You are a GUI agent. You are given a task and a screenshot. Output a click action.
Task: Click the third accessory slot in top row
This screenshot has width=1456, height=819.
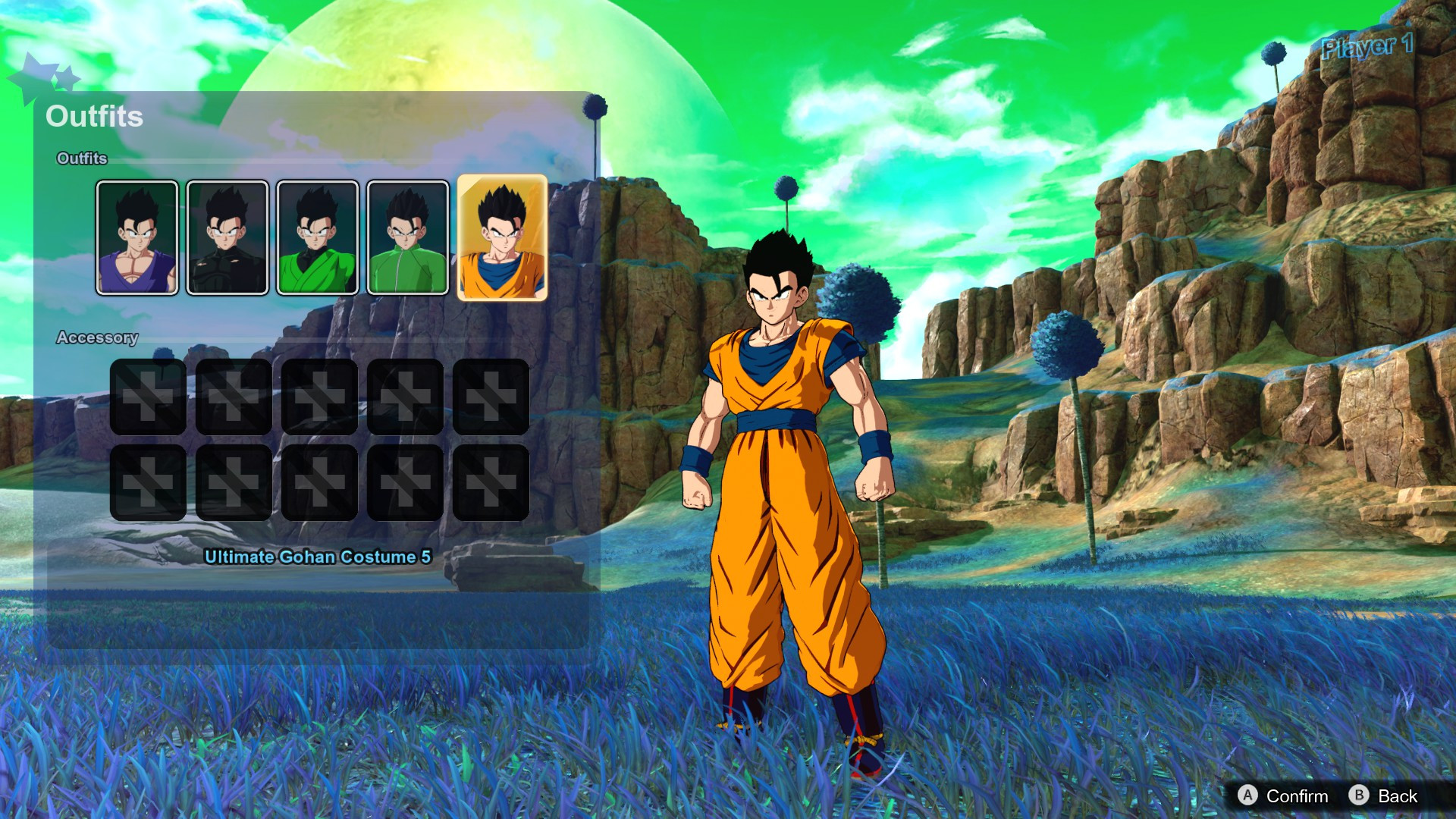tap(318, 397)
